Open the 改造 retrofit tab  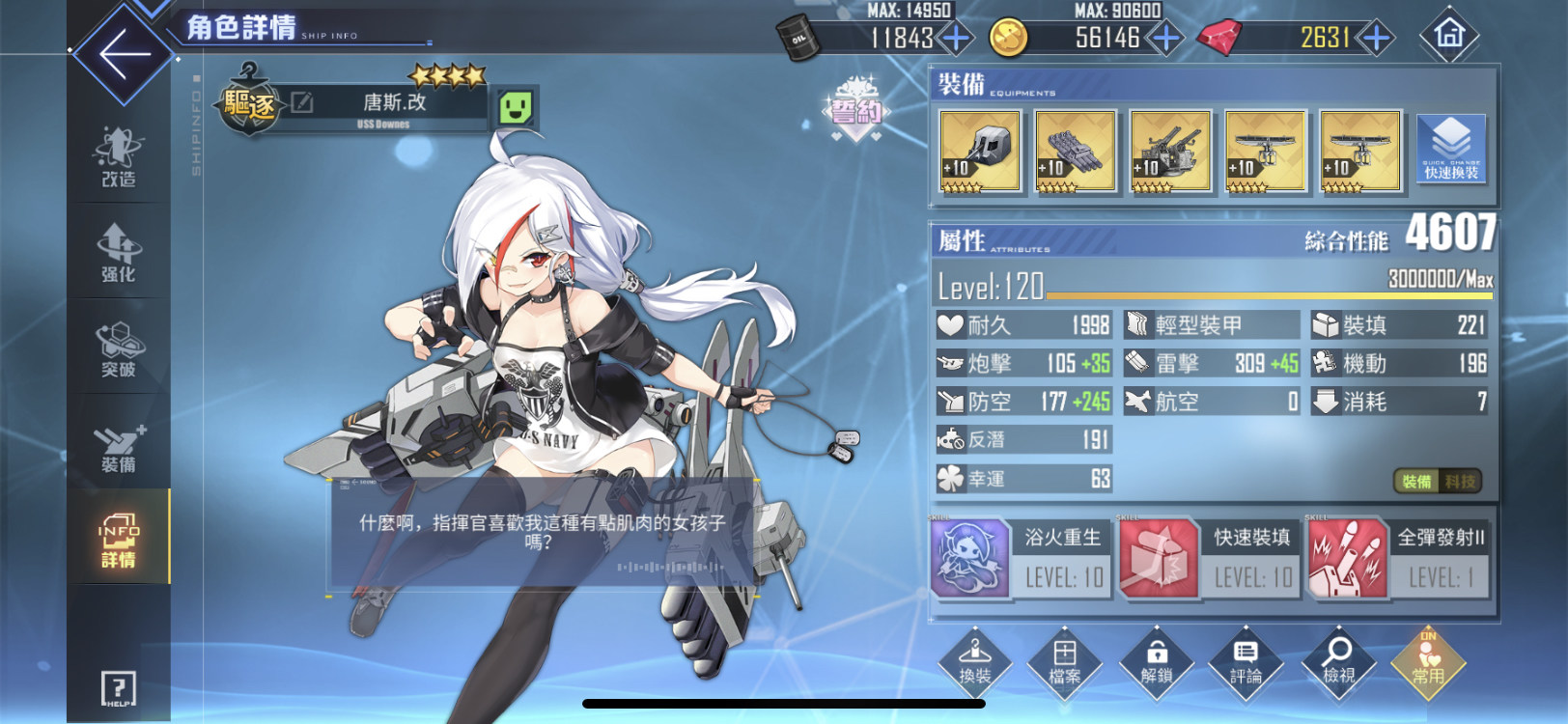[119, 157]
